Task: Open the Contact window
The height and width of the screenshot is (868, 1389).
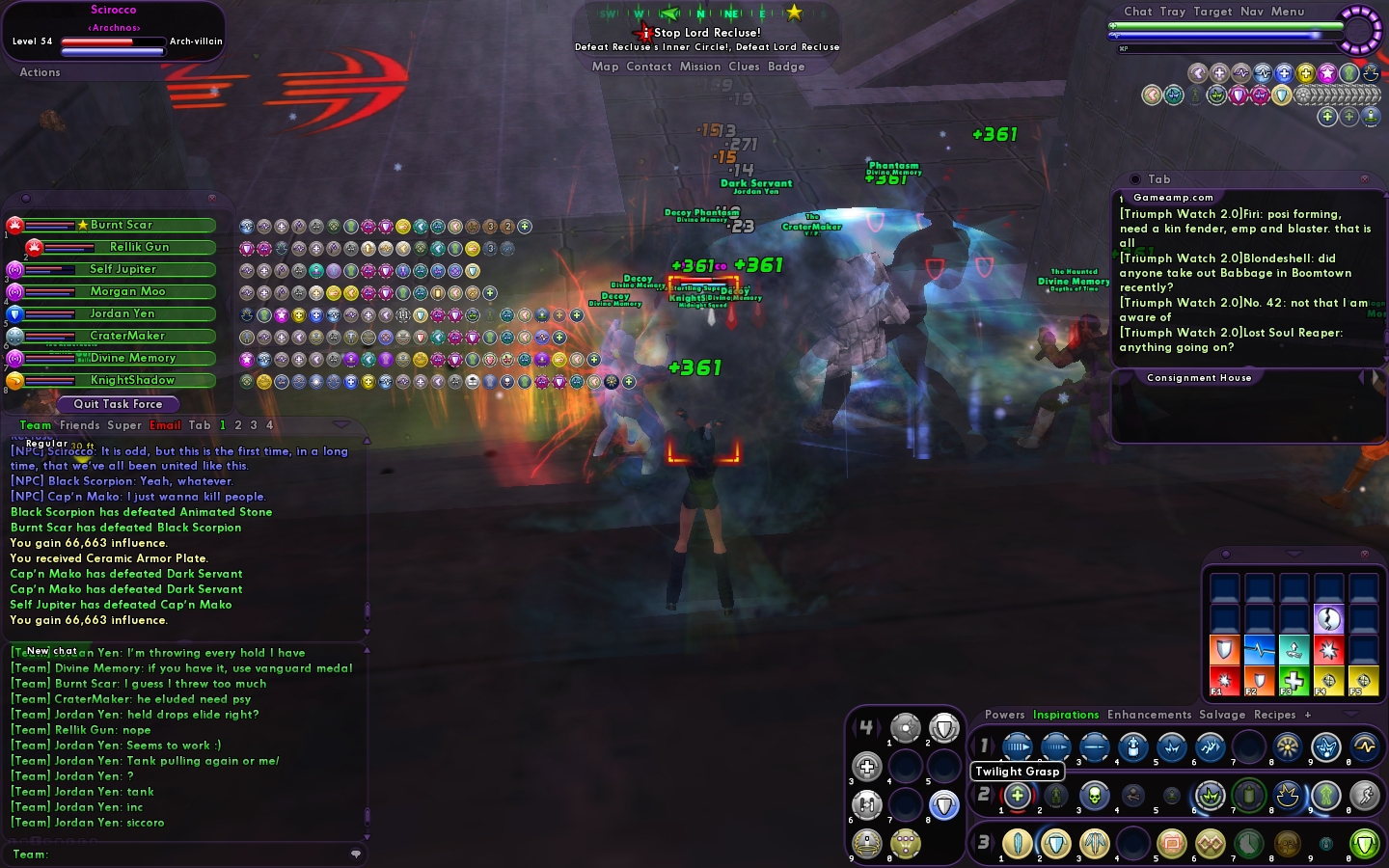Action: coord(648,67)
